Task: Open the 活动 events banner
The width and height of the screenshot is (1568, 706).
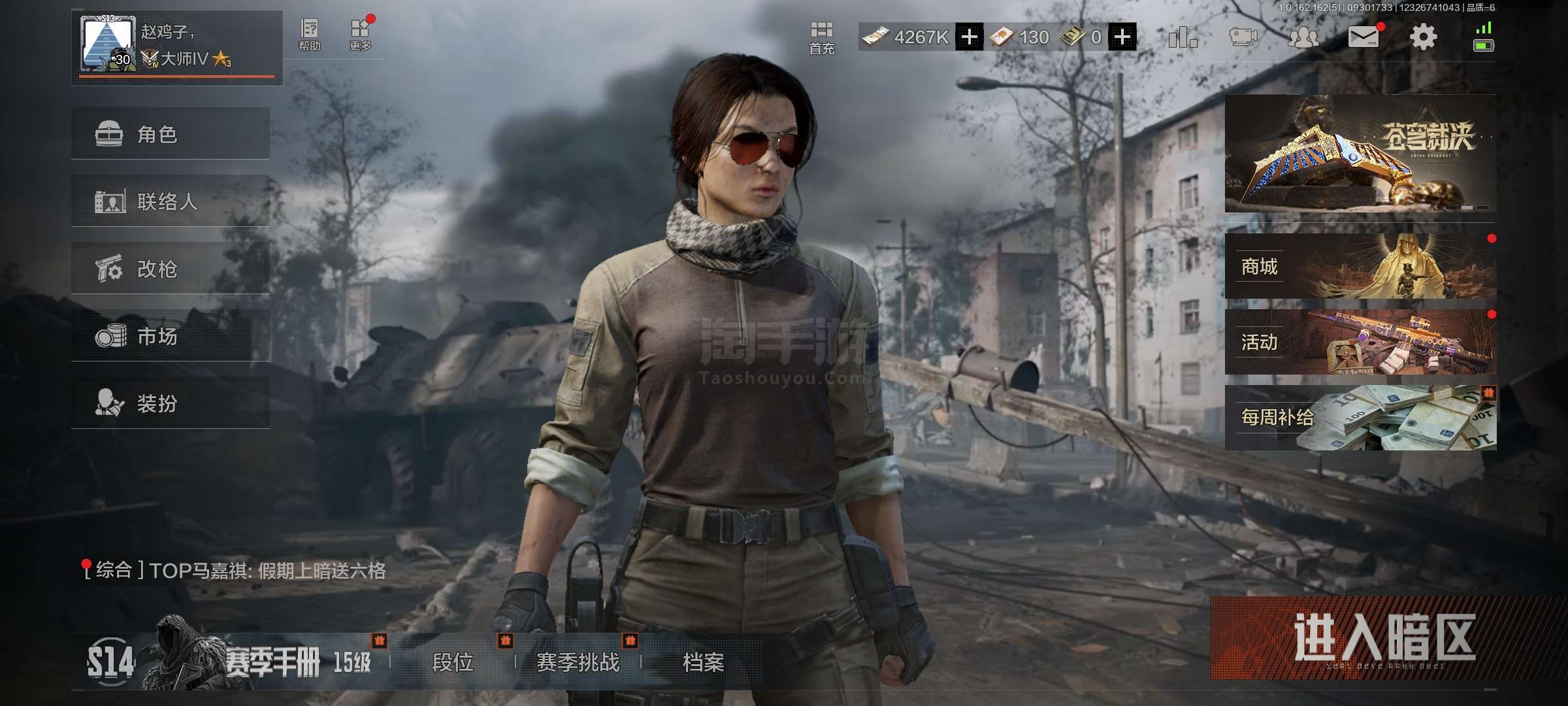Action: (x=1360, y=342)
